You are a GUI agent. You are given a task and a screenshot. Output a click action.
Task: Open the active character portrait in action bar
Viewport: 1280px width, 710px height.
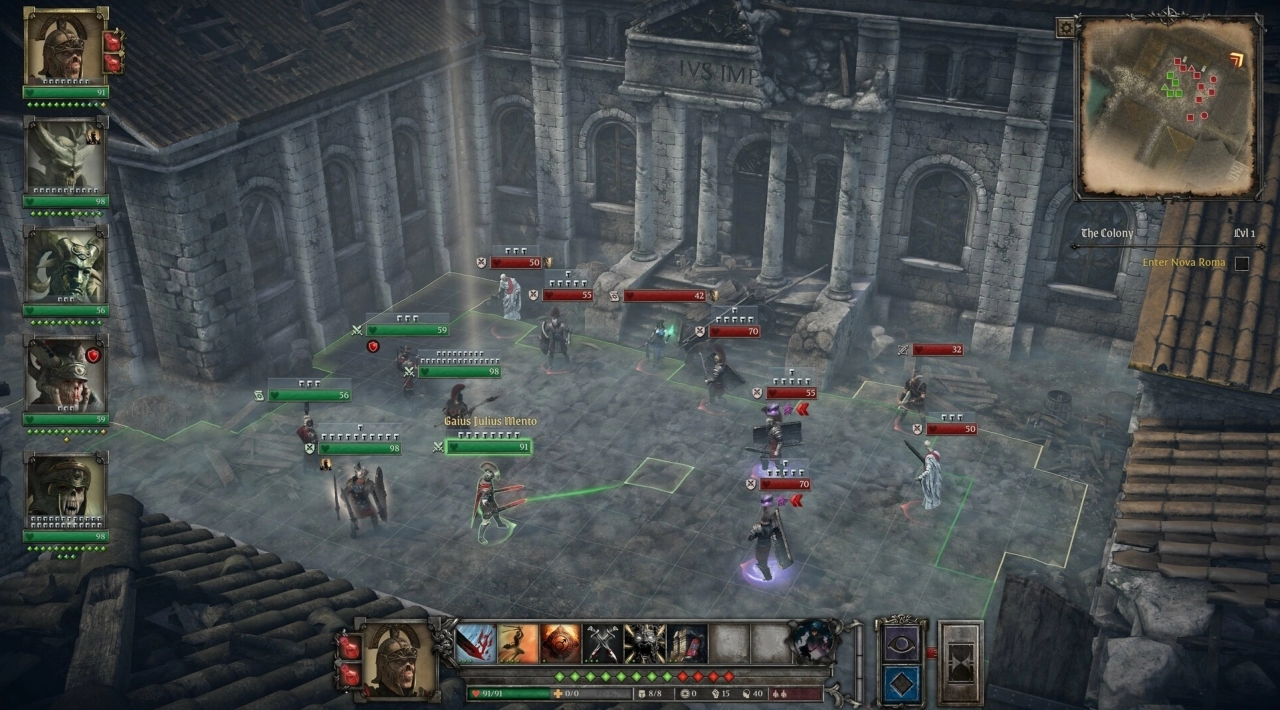[397, 660]
